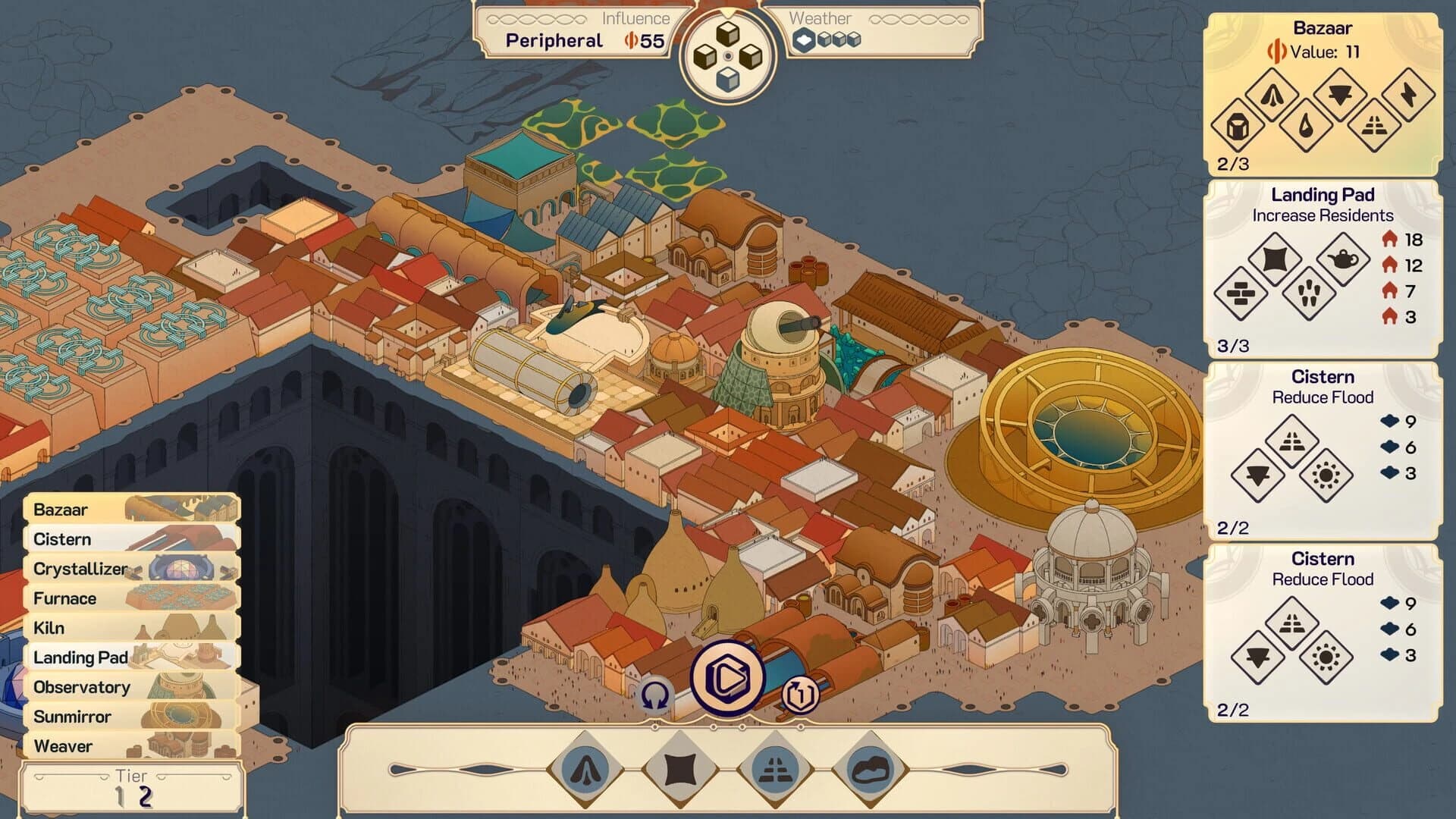Viewport: 1456px width, 819px height.
Task: Click the brick icon on the Landing Pad card
Action: point(1241,294)
